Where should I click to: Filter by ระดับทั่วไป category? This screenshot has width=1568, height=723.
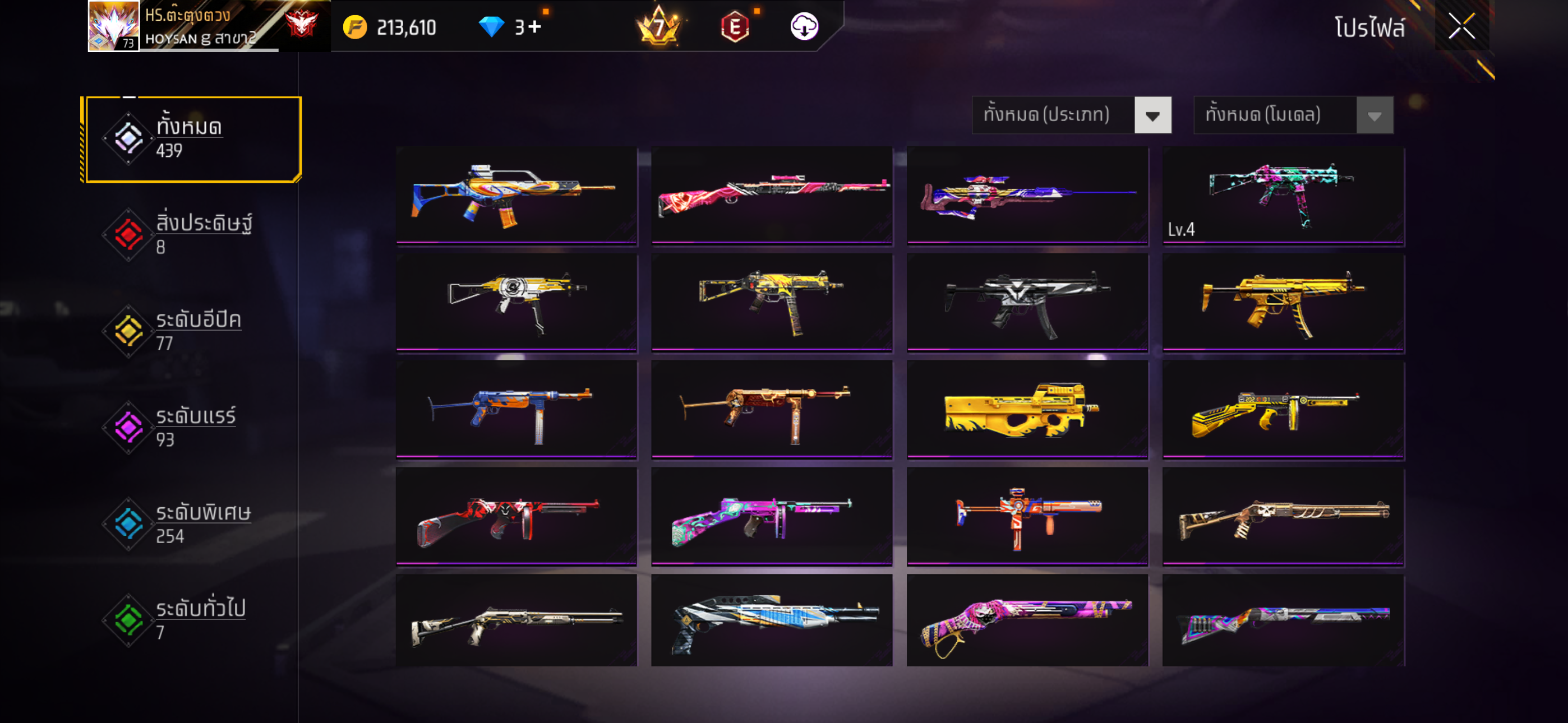[192, 619]
